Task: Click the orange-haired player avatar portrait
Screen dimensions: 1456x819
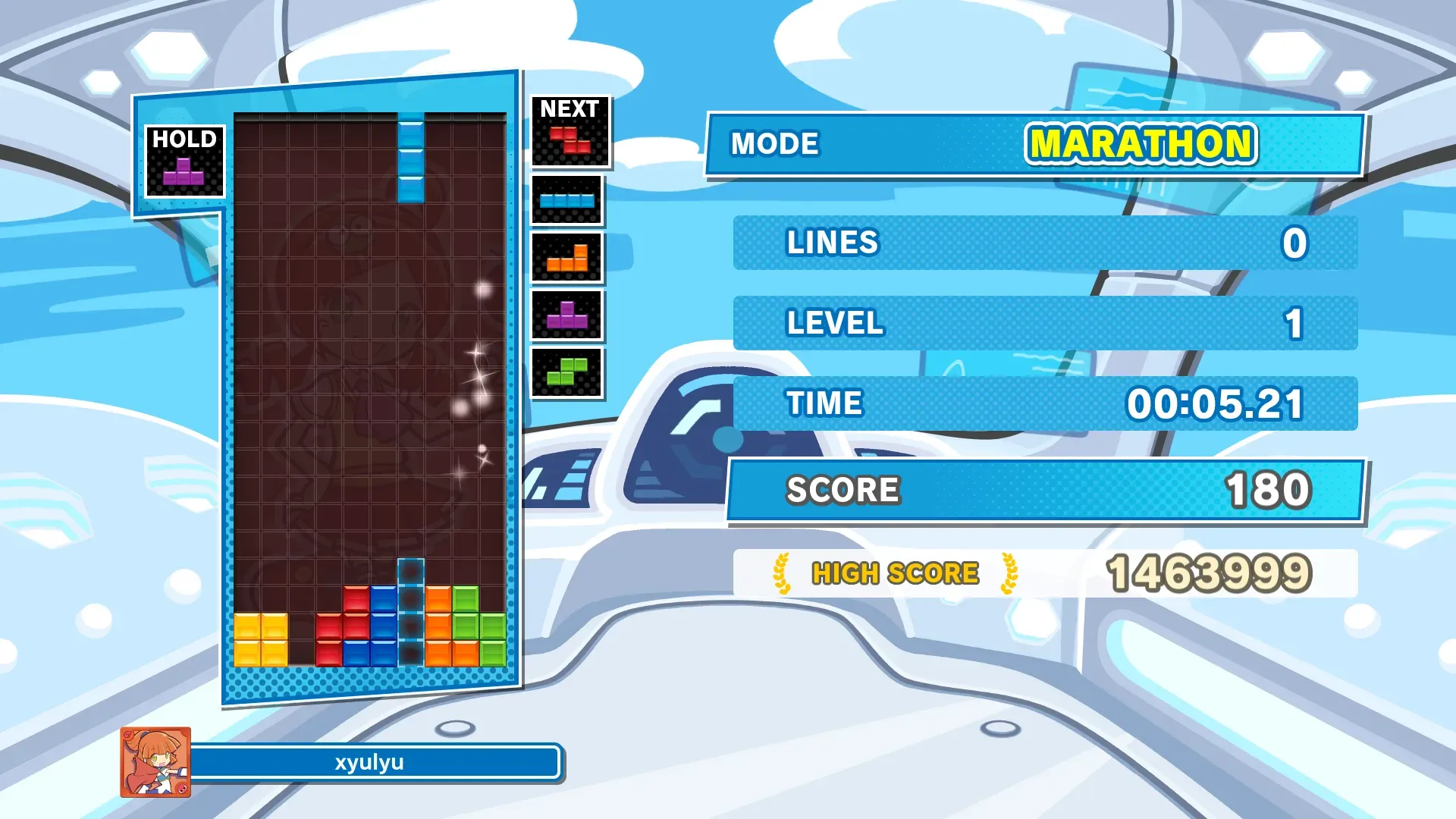Action: (x=155, y=762)
